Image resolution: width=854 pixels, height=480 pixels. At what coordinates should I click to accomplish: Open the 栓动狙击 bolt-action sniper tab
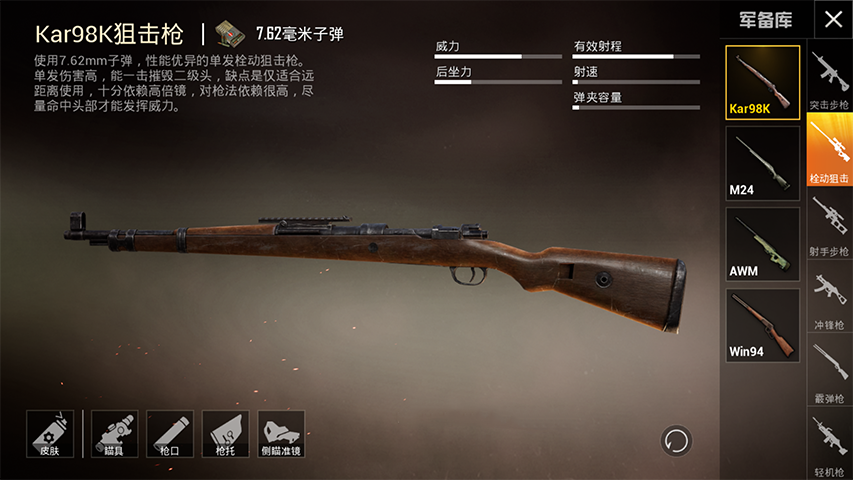(829, 152)
